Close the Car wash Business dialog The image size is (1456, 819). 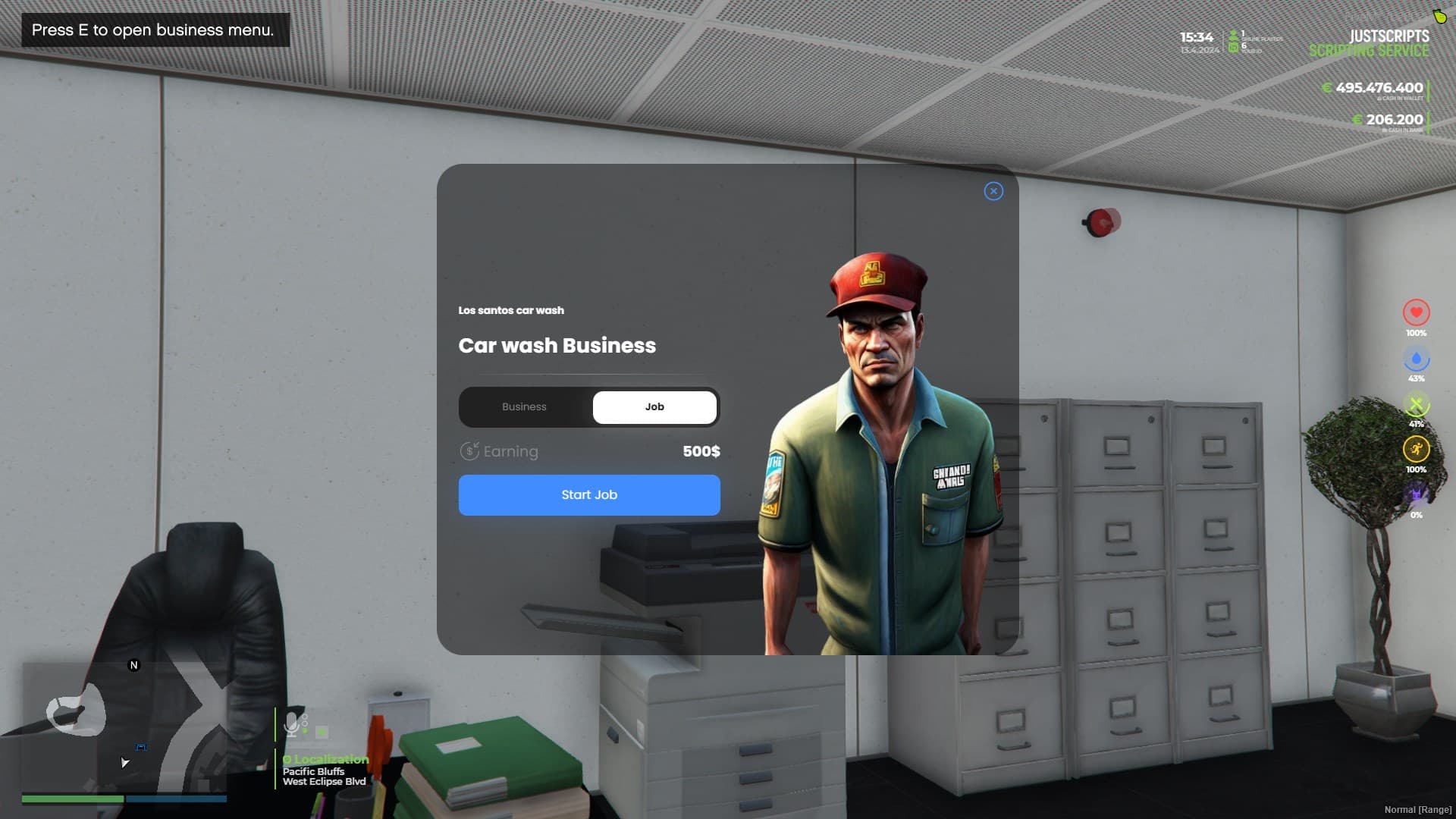993,192
